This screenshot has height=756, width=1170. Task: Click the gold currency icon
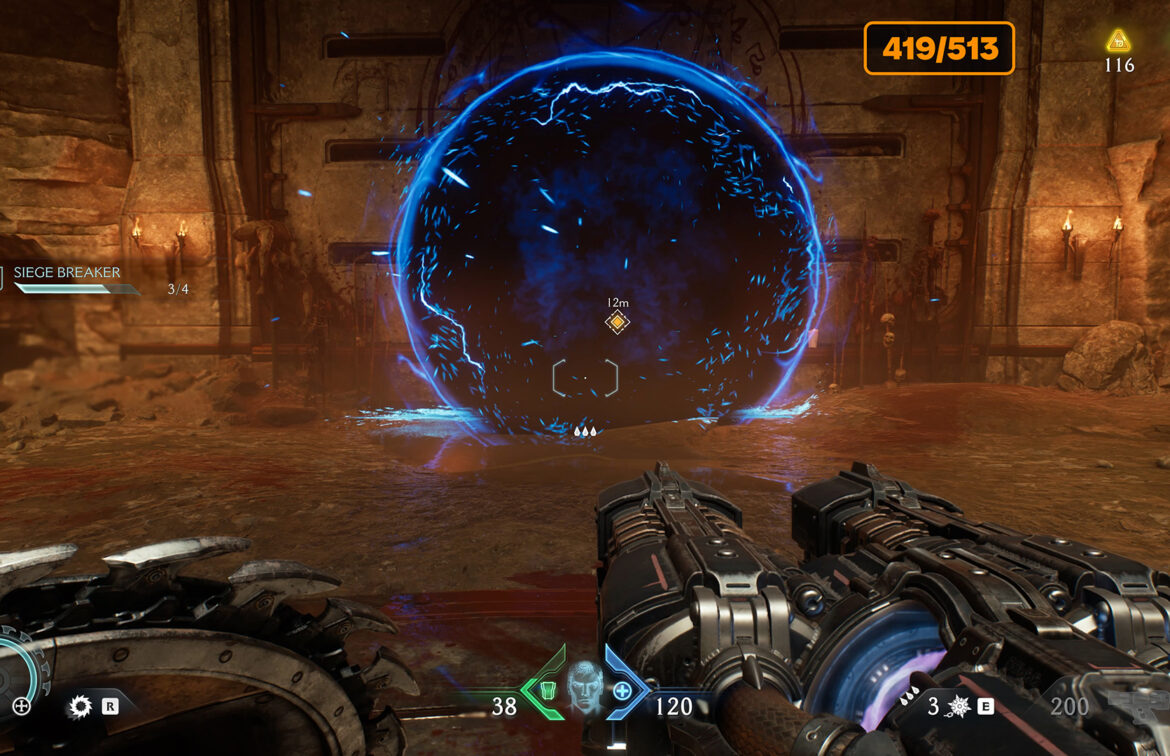pyautogui.click(x=1118, y=41)
